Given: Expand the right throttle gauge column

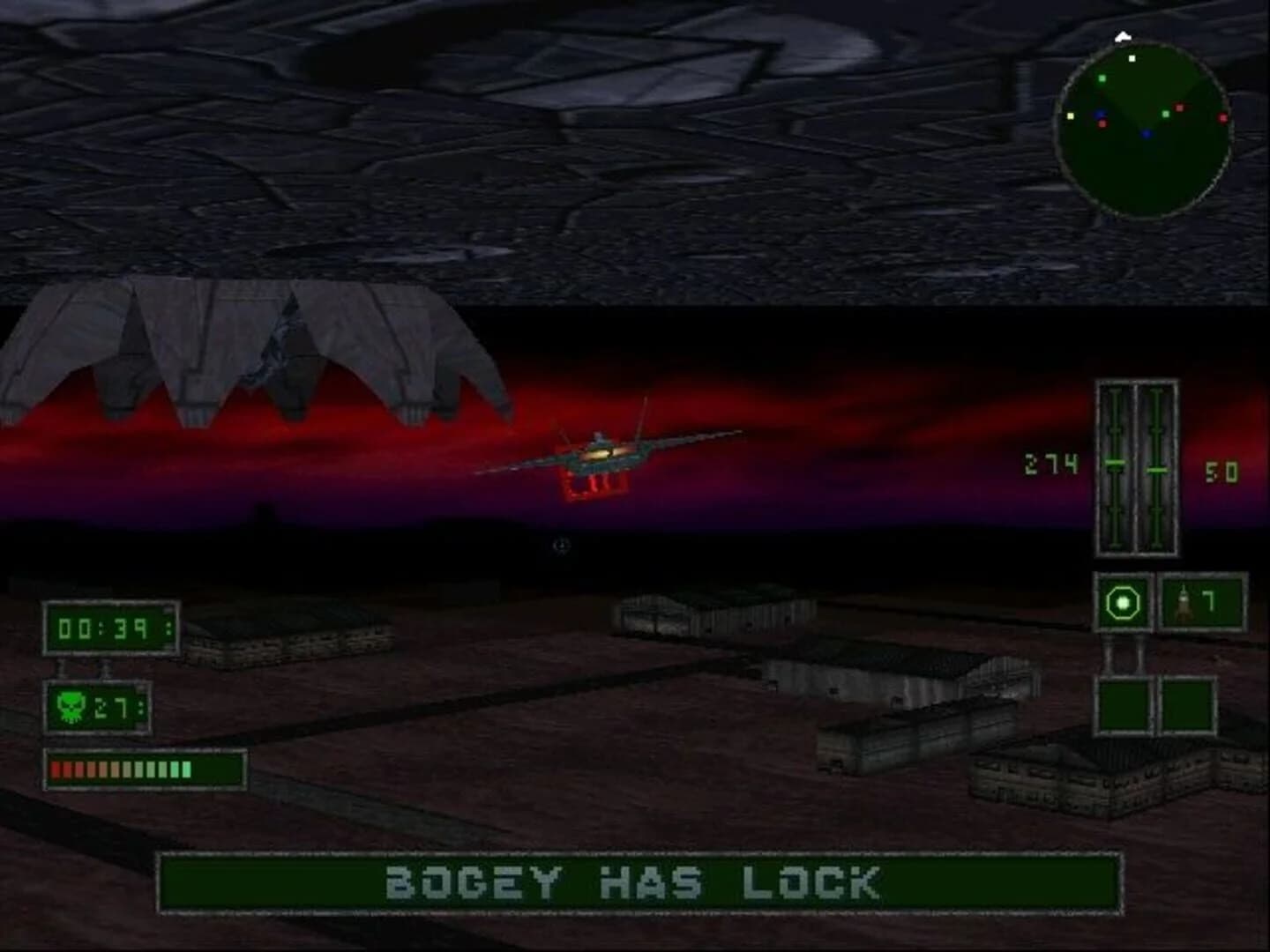Looking at the screenshot, I should (1153, 467).
